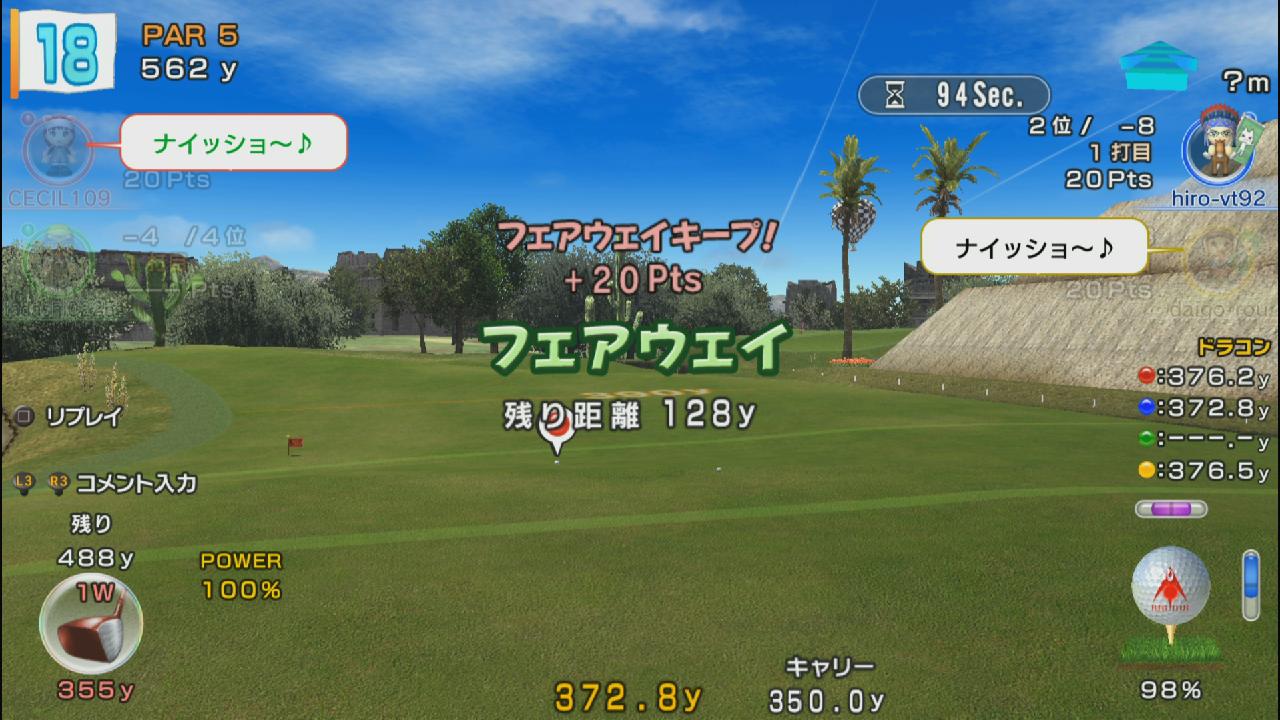Select the faded daigo player avatar
The width and height of the screenshot is (1280, 720).
click(x=1216, y=256)
